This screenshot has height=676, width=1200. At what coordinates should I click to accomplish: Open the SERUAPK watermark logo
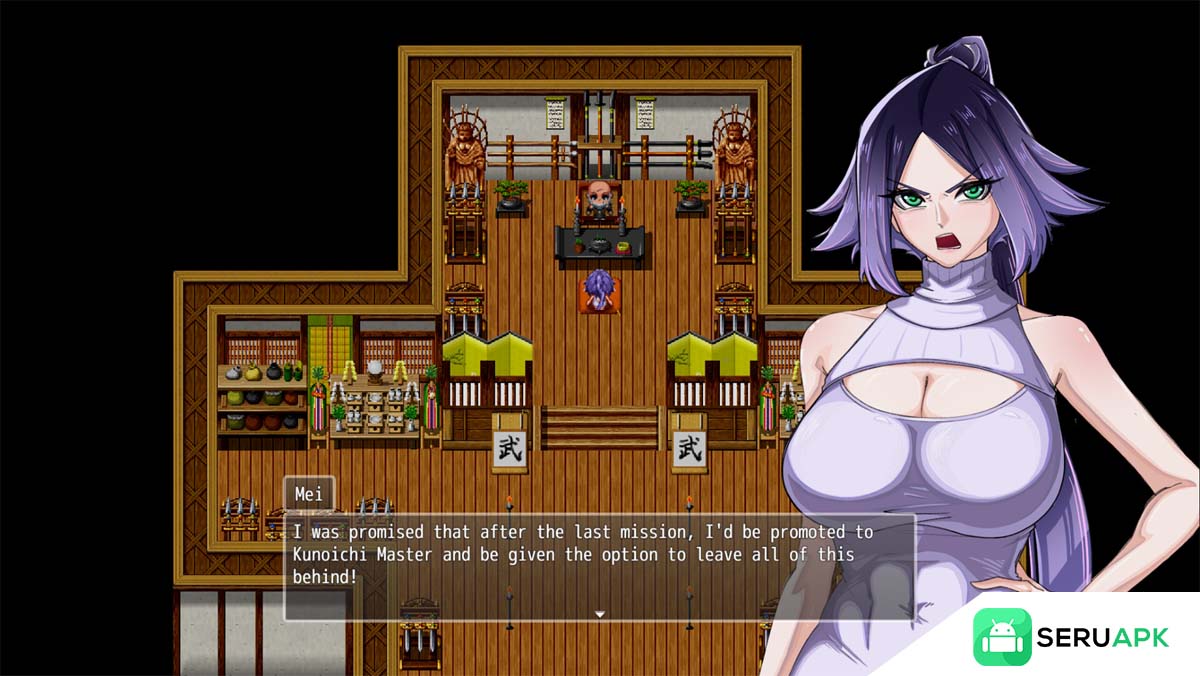click(1071, 636)
